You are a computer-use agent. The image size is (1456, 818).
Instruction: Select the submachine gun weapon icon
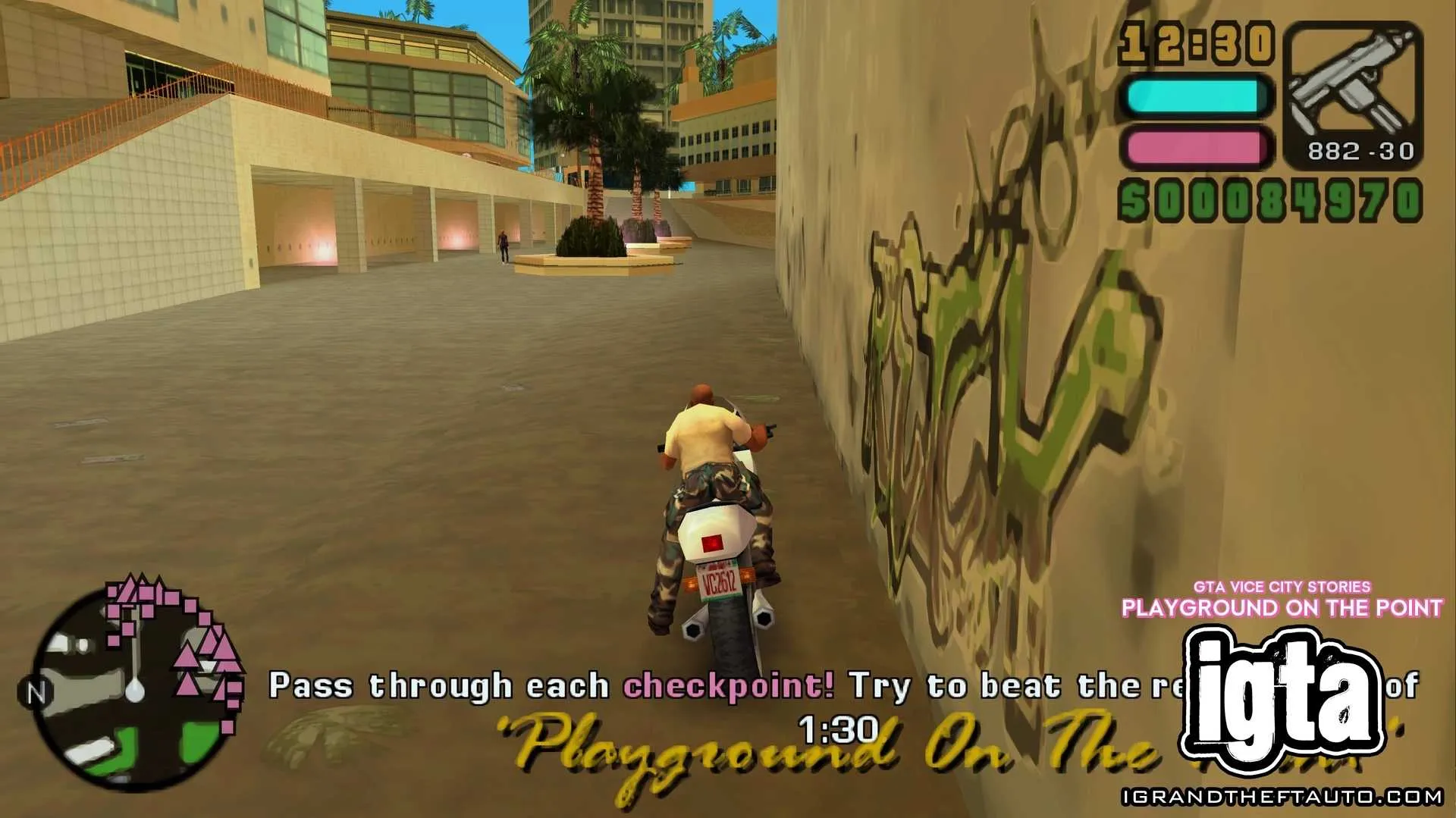tap(1351, 85)
